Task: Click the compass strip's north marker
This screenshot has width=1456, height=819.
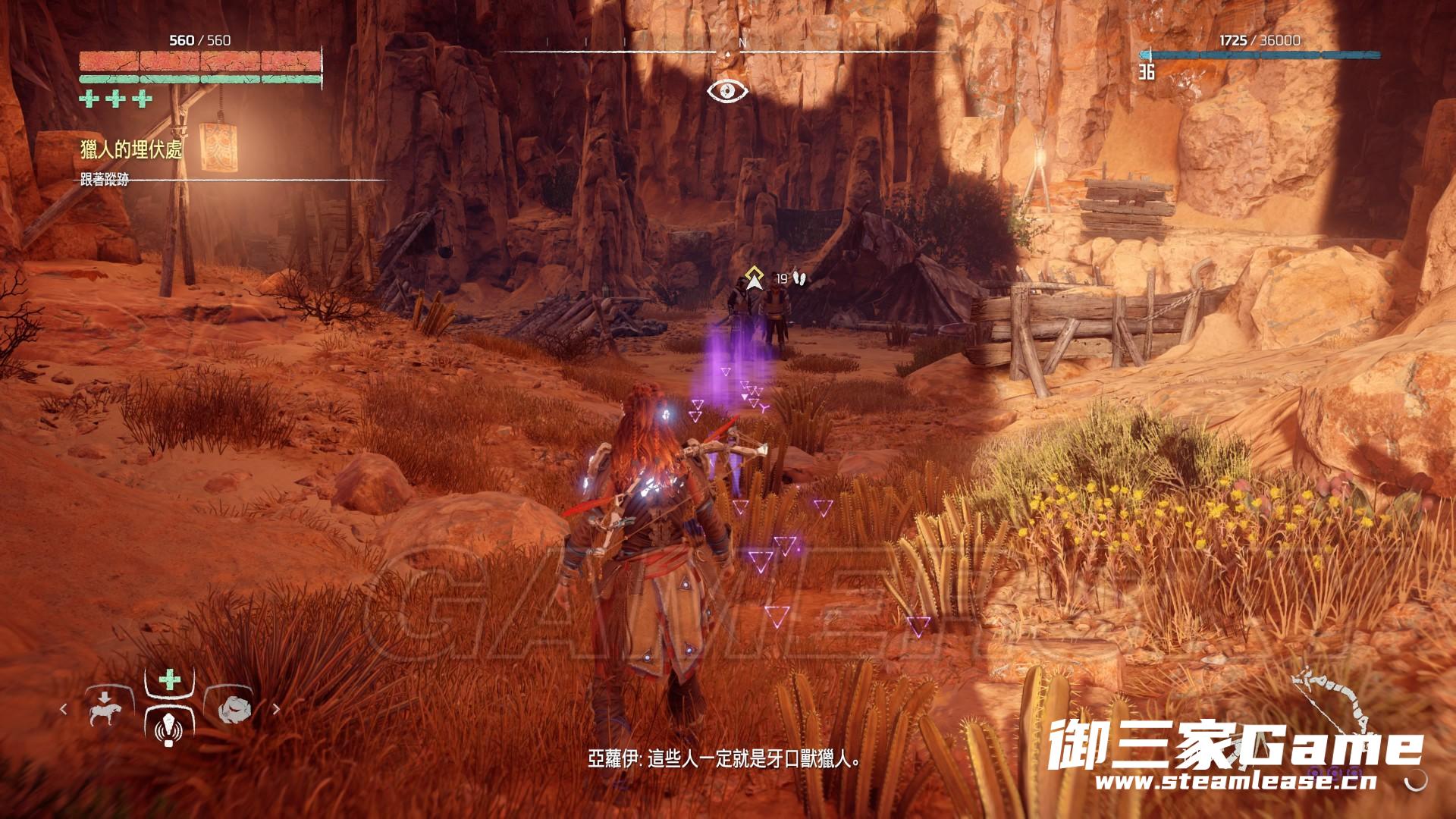Action: pos(742,44)
